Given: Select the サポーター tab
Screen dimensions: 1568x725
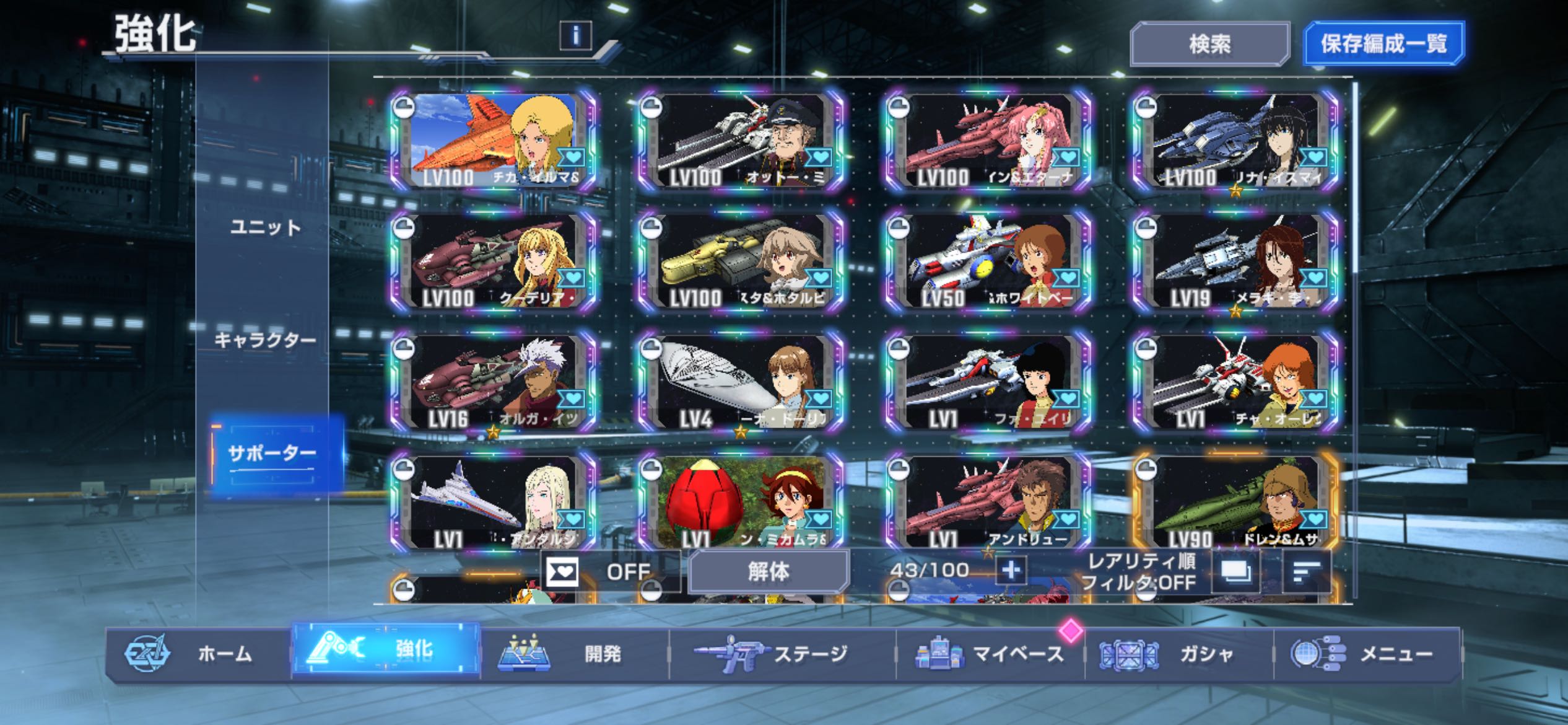Looking at the screenshot, I should (x=272, y=454).
